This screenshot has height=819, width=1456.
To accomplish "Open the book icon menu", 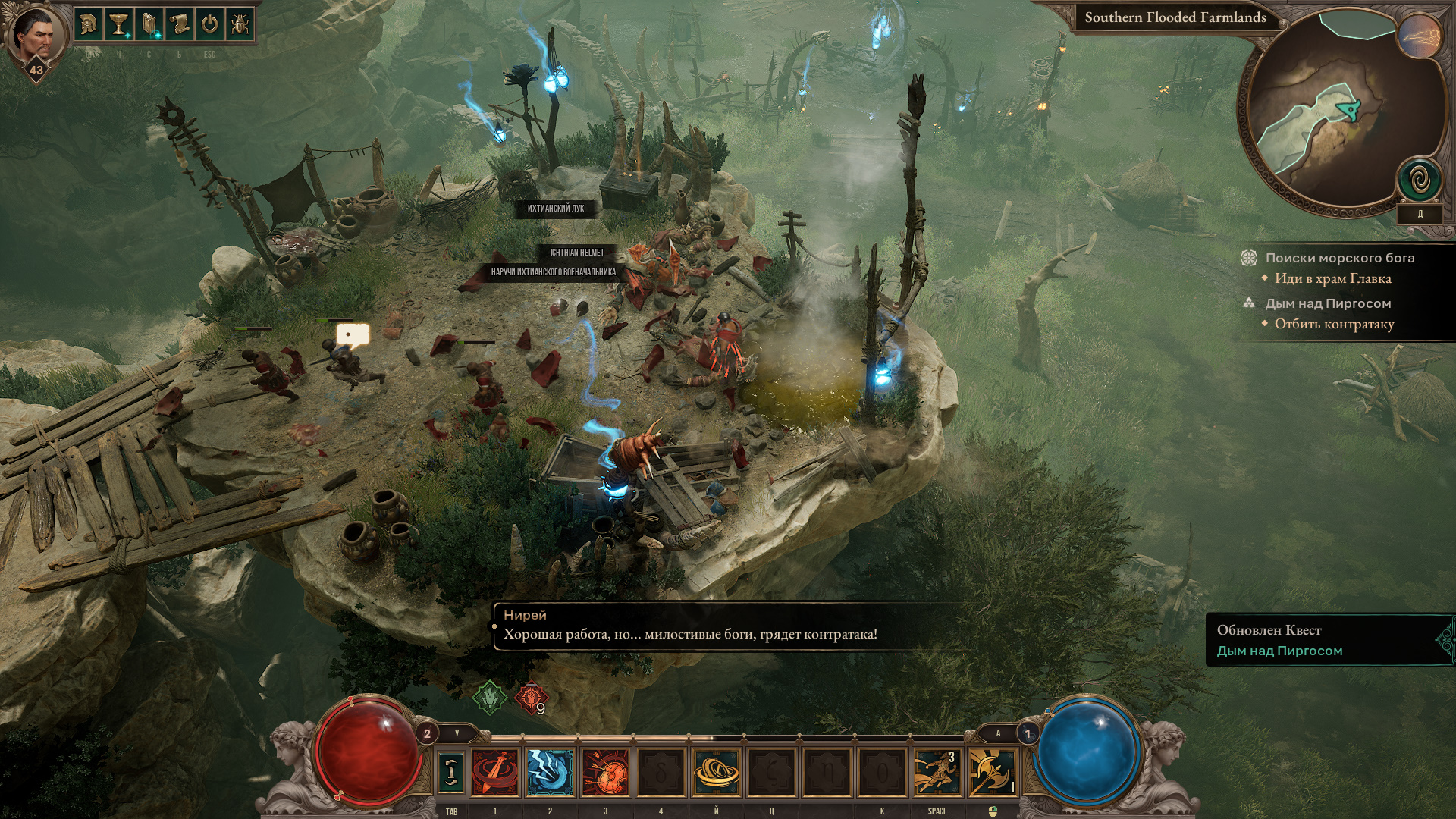I will 149,24.
